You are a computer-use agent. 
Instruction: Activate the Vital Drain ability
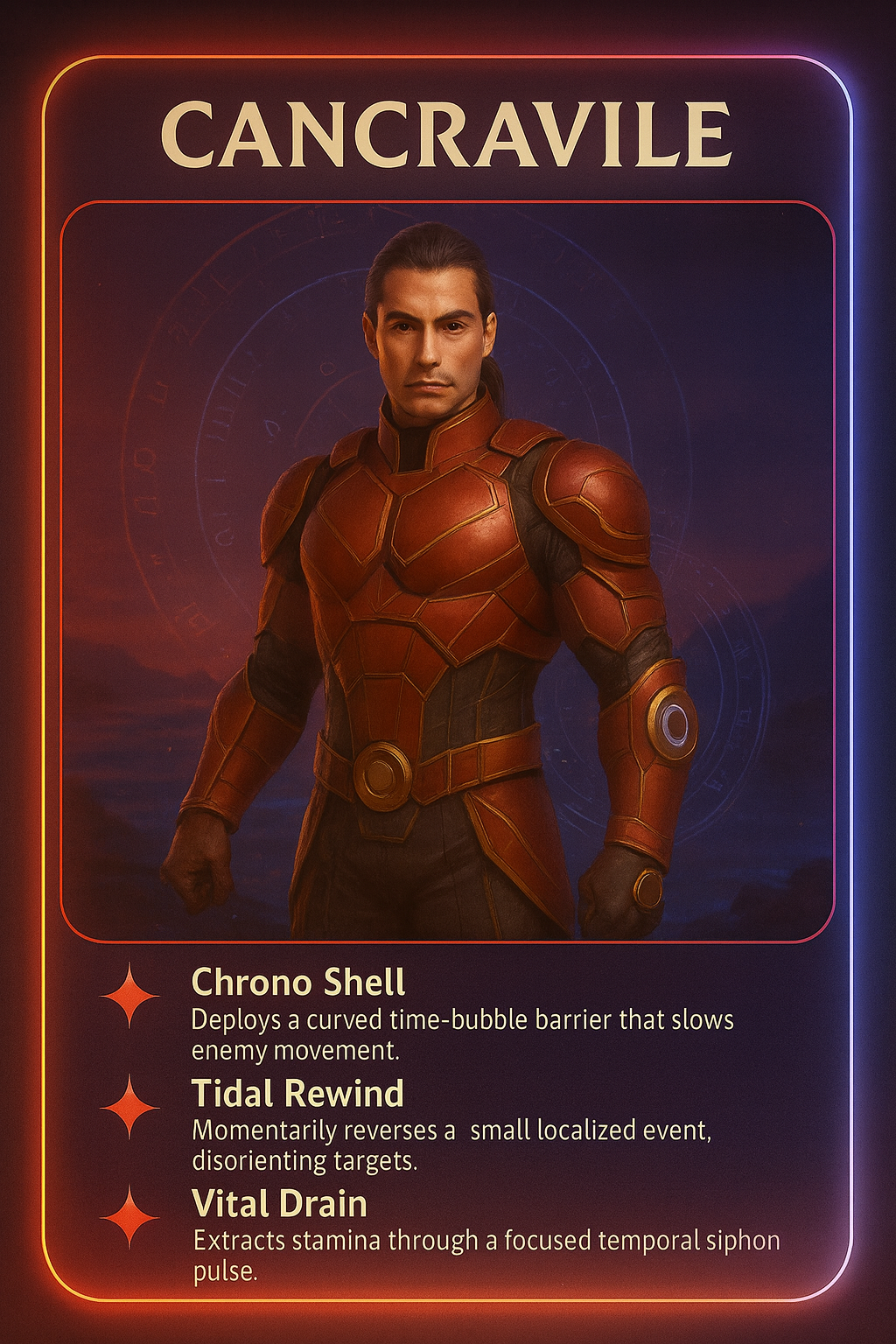click(x=279, y=1204)
